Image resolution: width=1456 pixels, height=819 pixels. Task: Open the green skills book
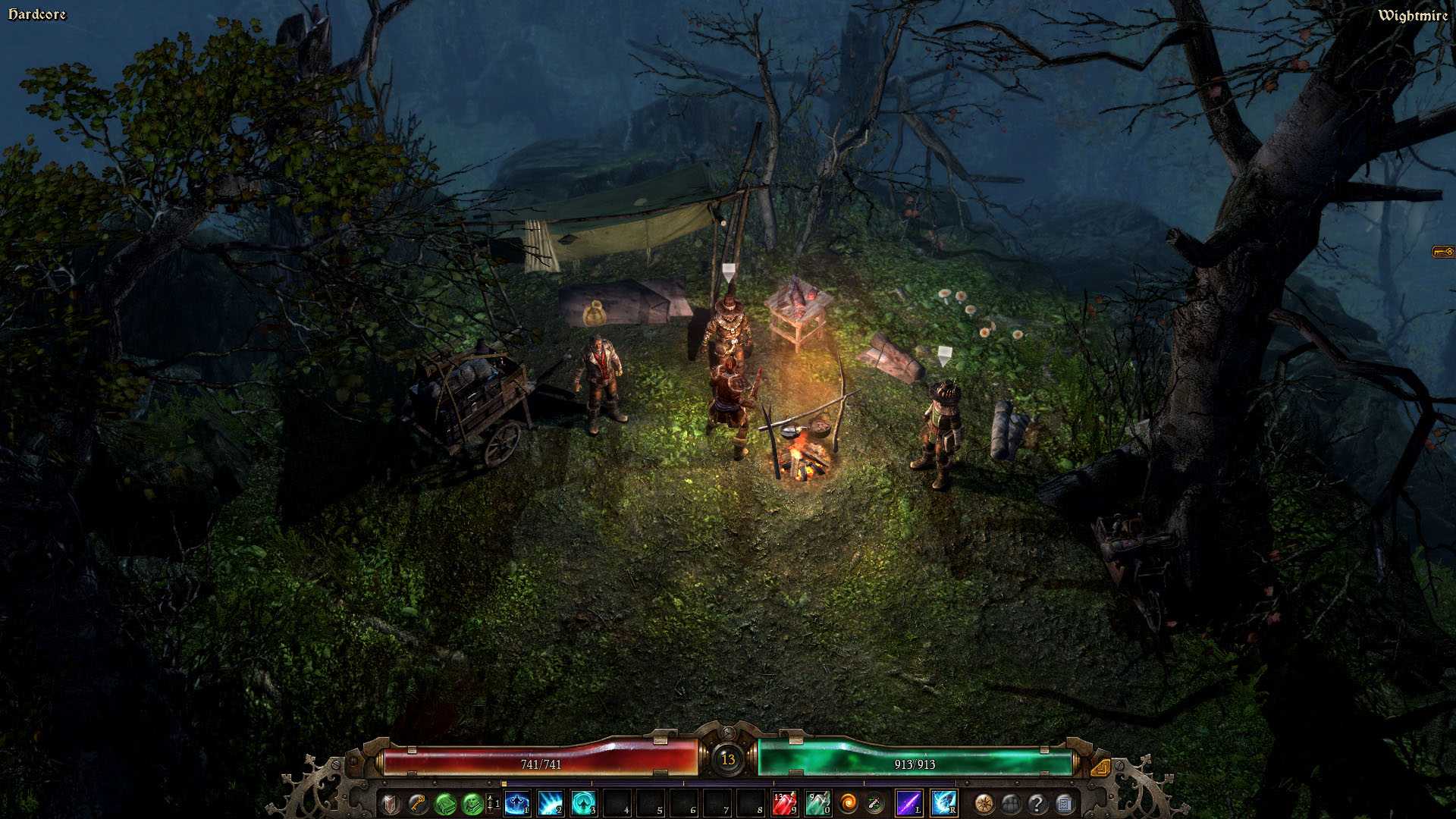(444, 803)
